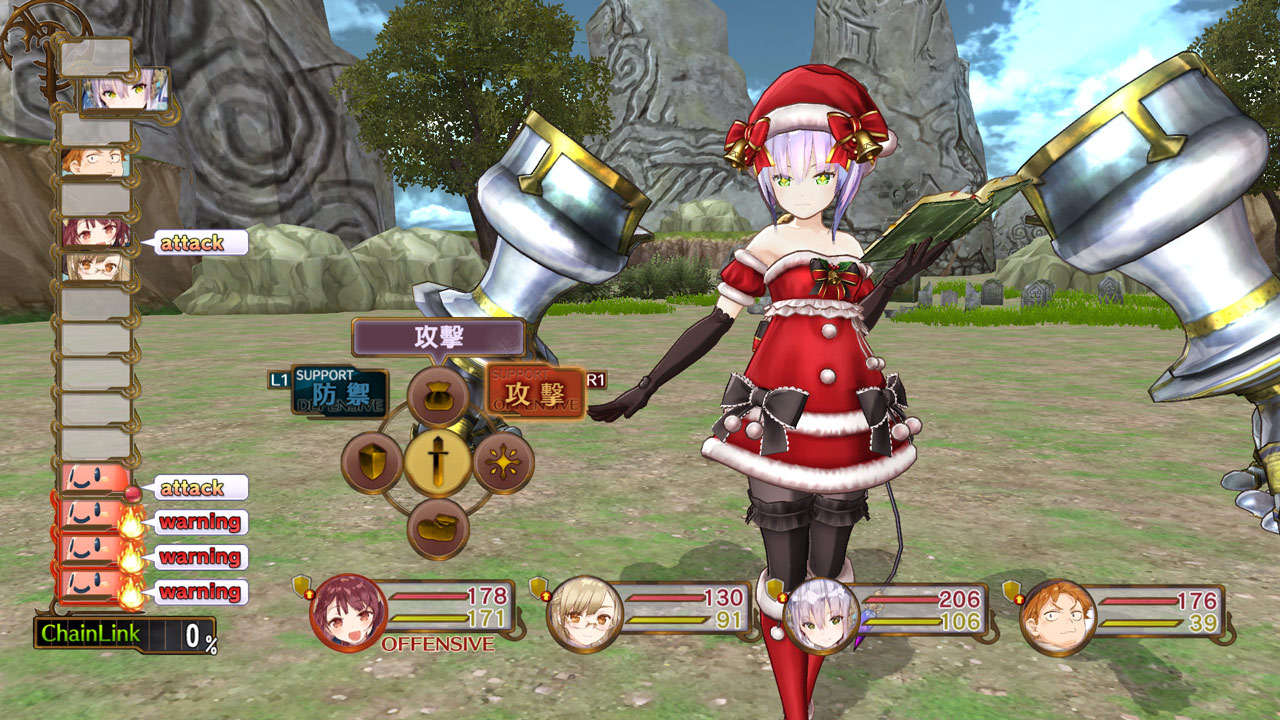Select the blonde glasses girl's turn order card
Image resolution: width=1280 pixels, height=720 pixels.
coord(96,266)
